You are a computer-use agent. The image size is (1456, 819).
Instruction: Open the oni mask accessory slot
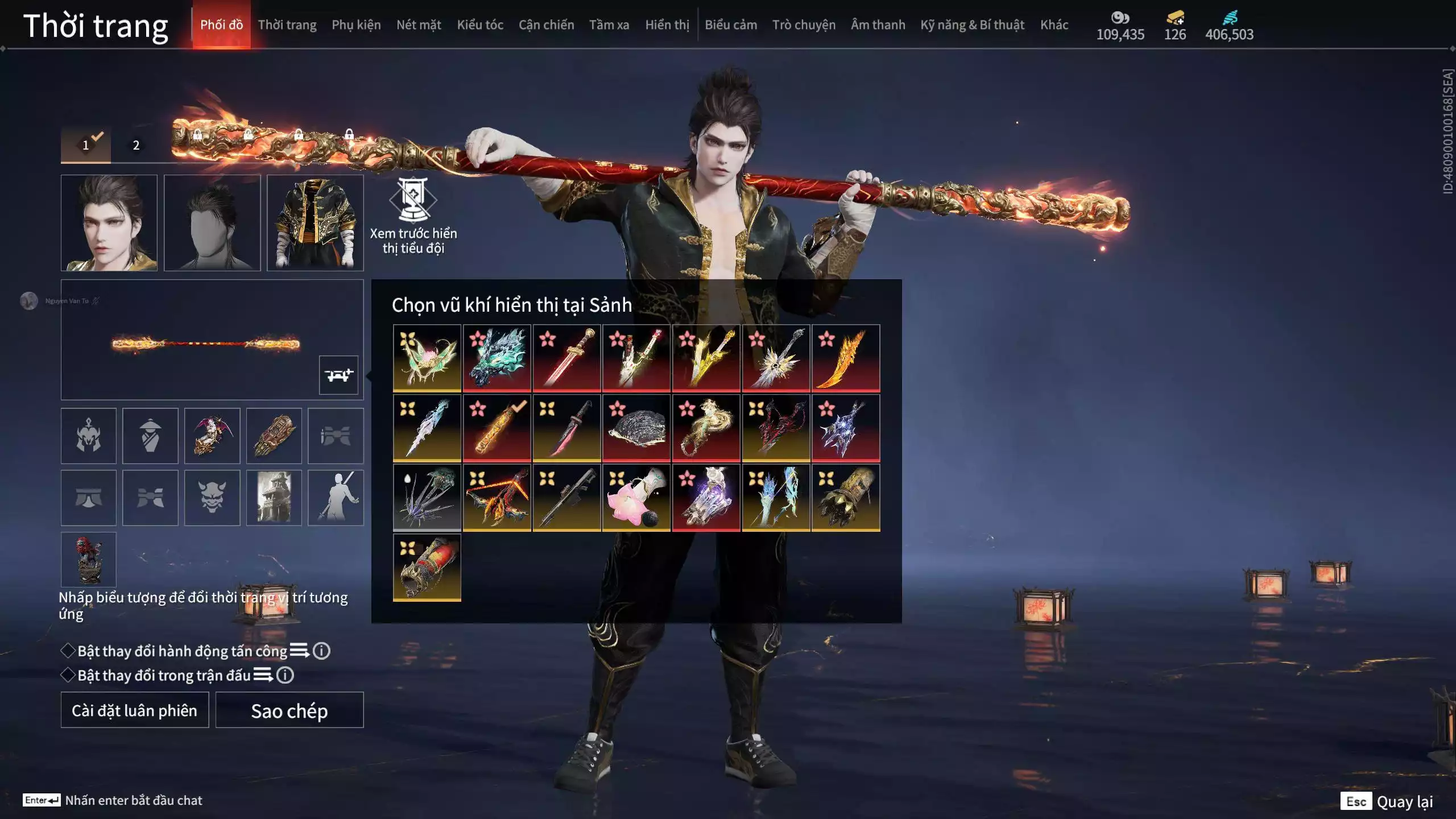pos(212,498)
